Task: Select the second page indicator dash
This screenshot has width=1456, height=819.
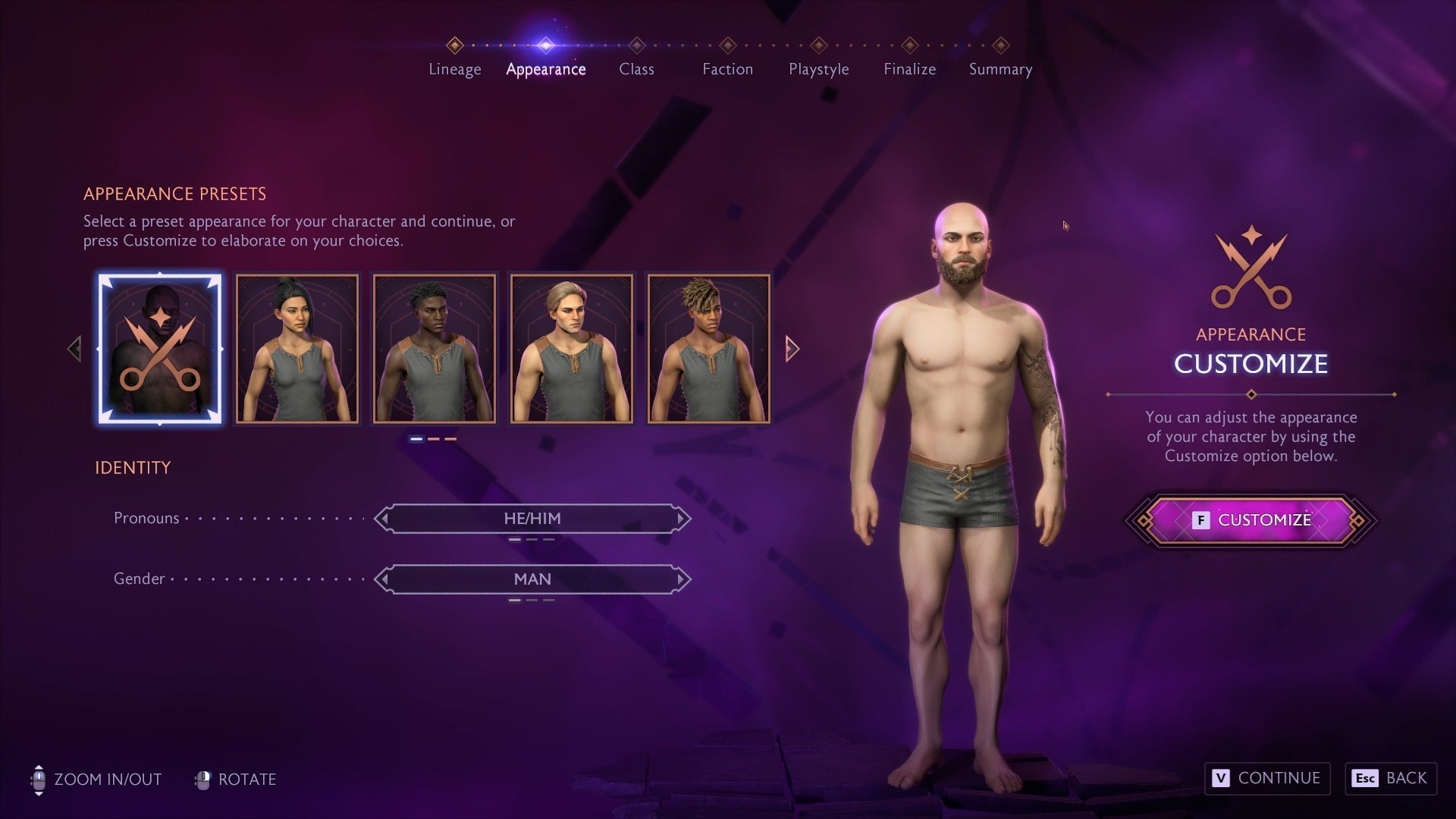Action: [x=434, y=438]
